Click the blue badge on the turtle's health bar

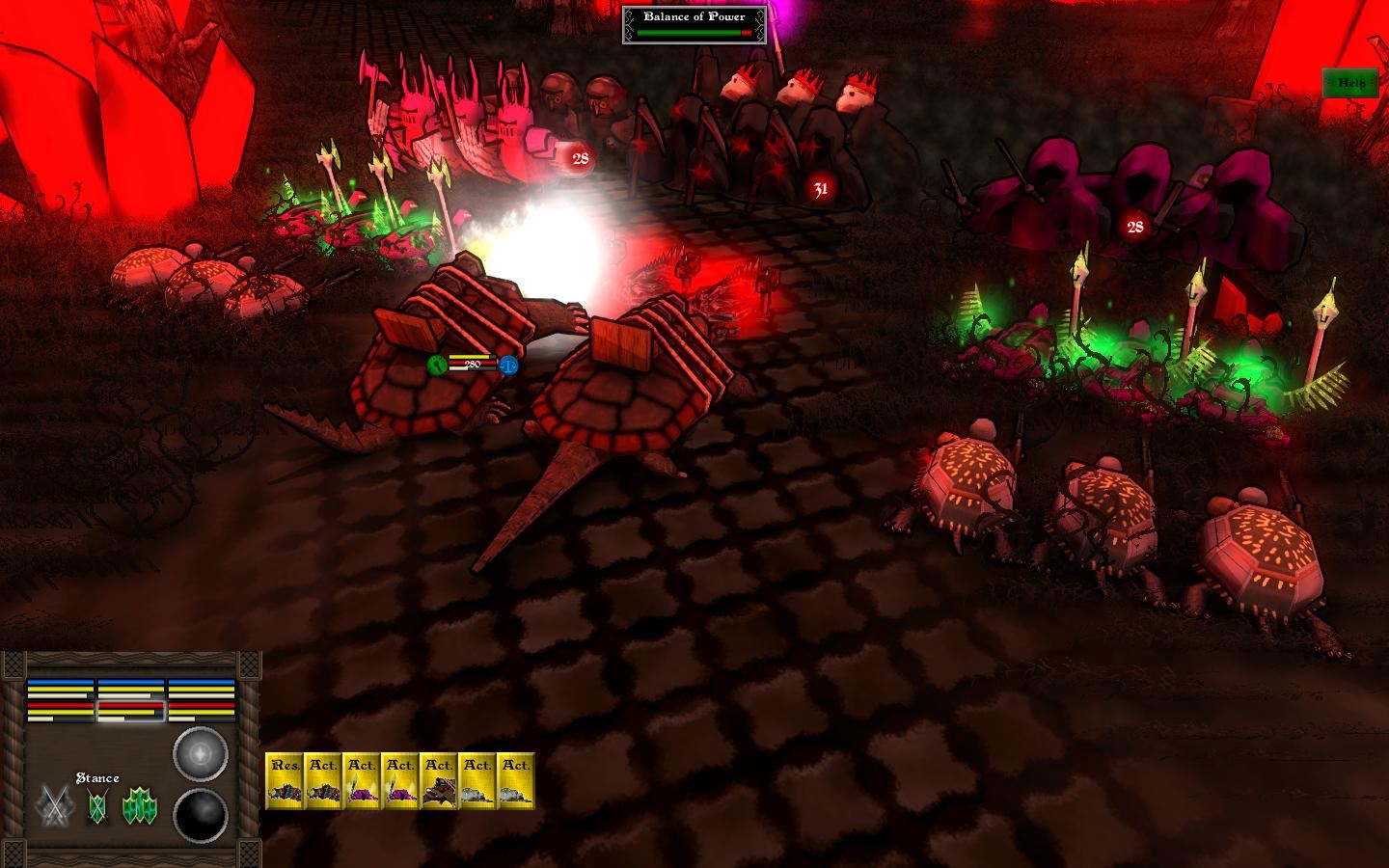pos(507,366)
